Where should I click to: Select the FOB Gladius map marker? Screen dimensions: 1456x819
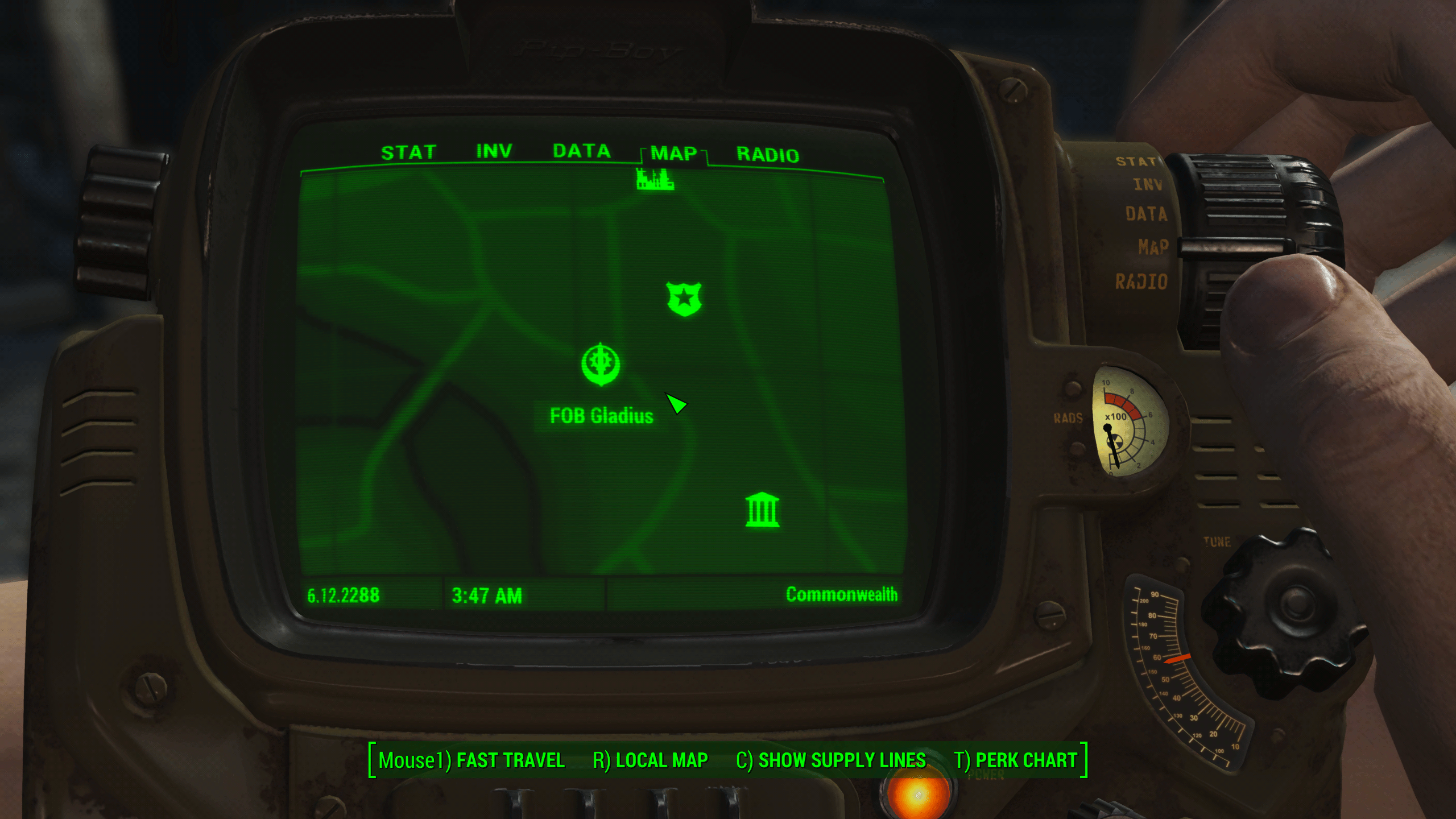pyautogui.click(x=601, y=365)
